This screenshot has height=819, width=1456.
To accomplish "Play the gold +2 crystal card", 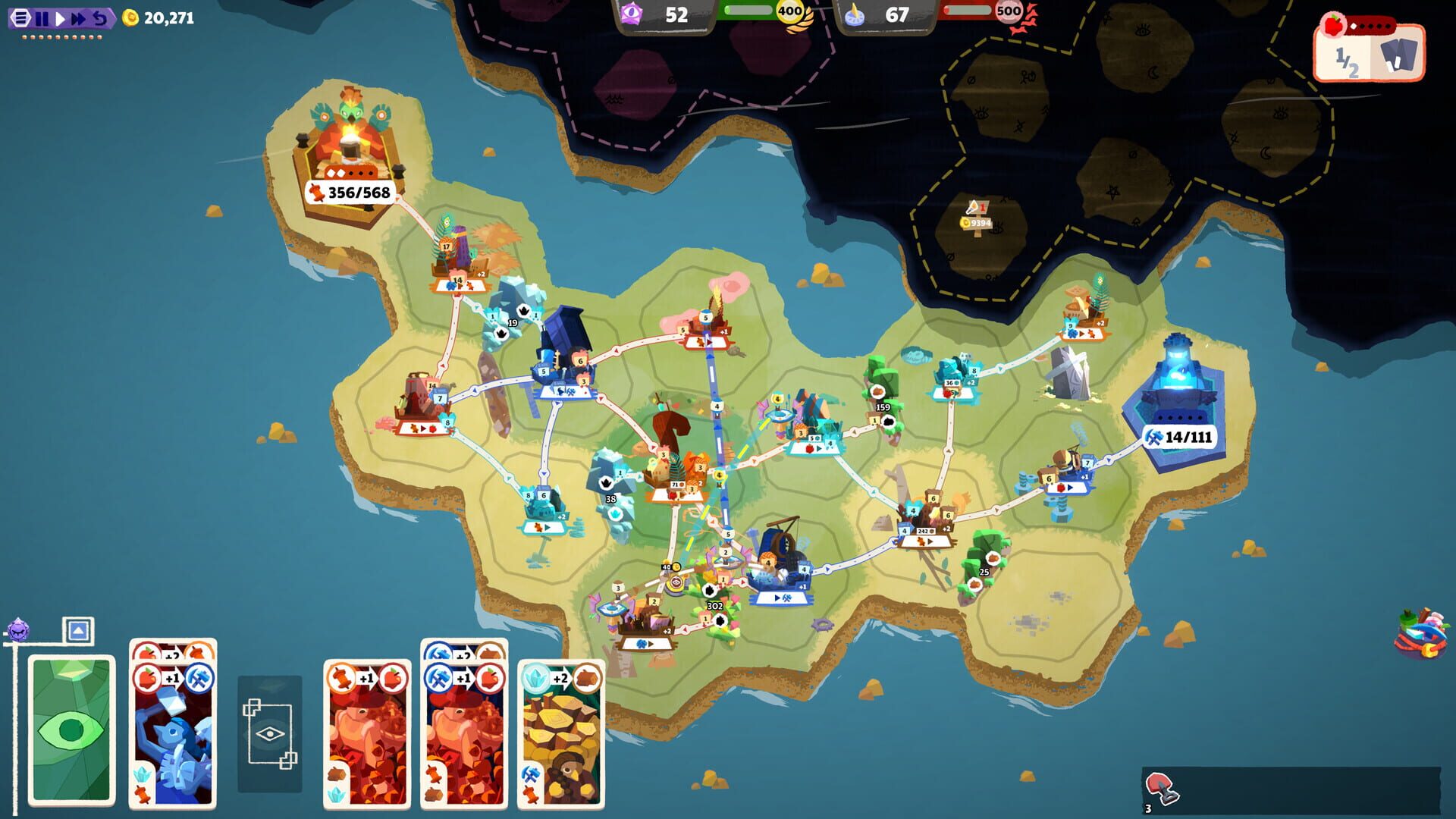I will (561, 732).
